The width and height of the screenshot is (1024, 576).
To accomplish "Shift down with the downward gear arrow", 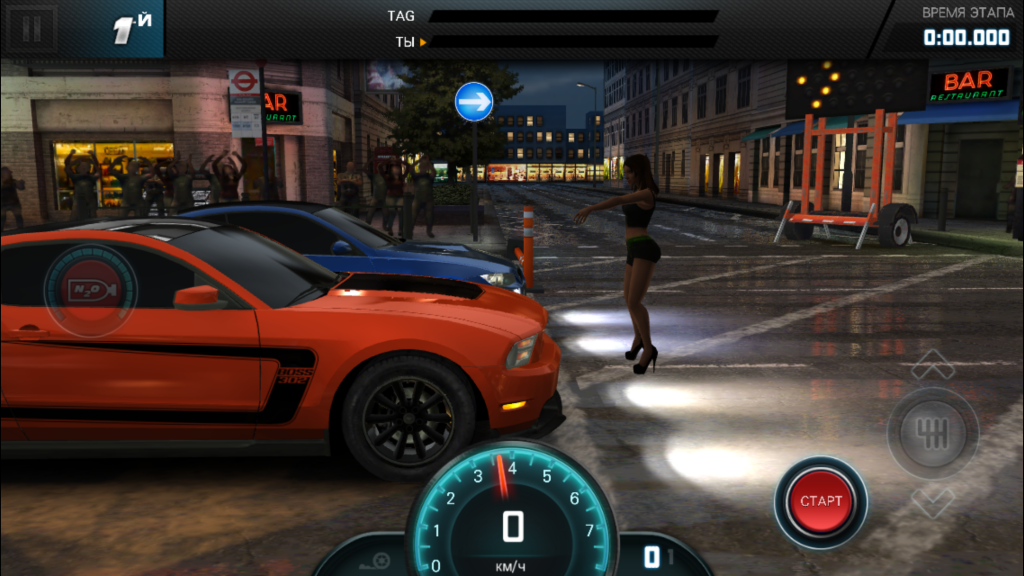I will coord(932,497).
